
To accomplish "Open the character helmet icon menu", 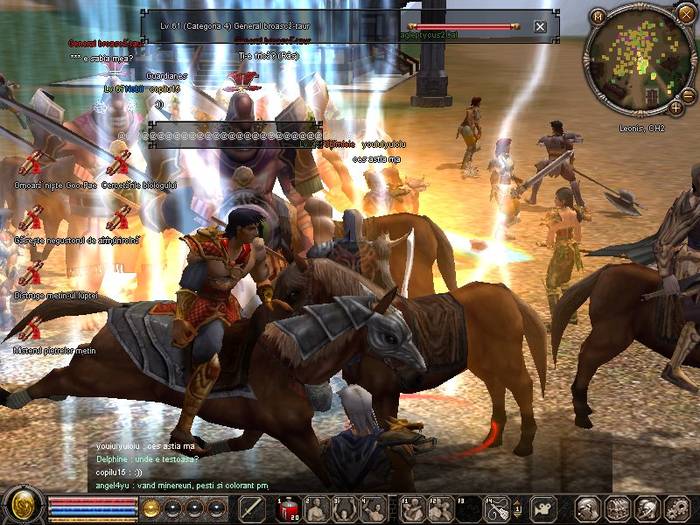I will point(590,508).
